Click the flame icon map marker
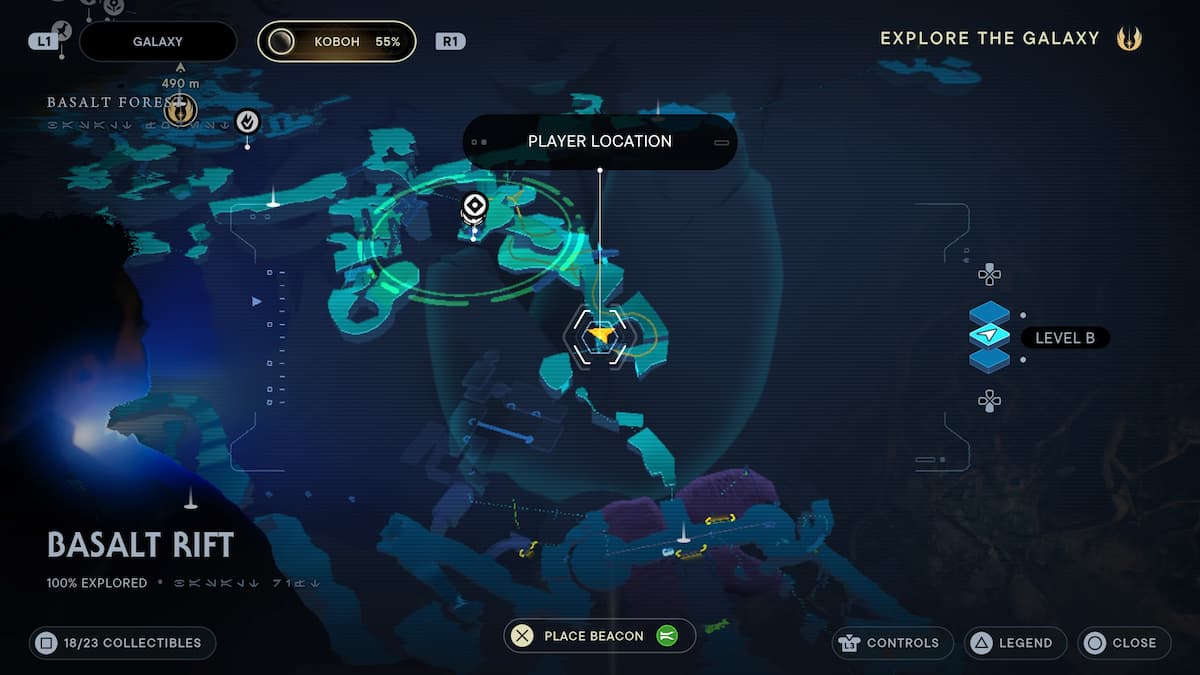 [247, 122]
